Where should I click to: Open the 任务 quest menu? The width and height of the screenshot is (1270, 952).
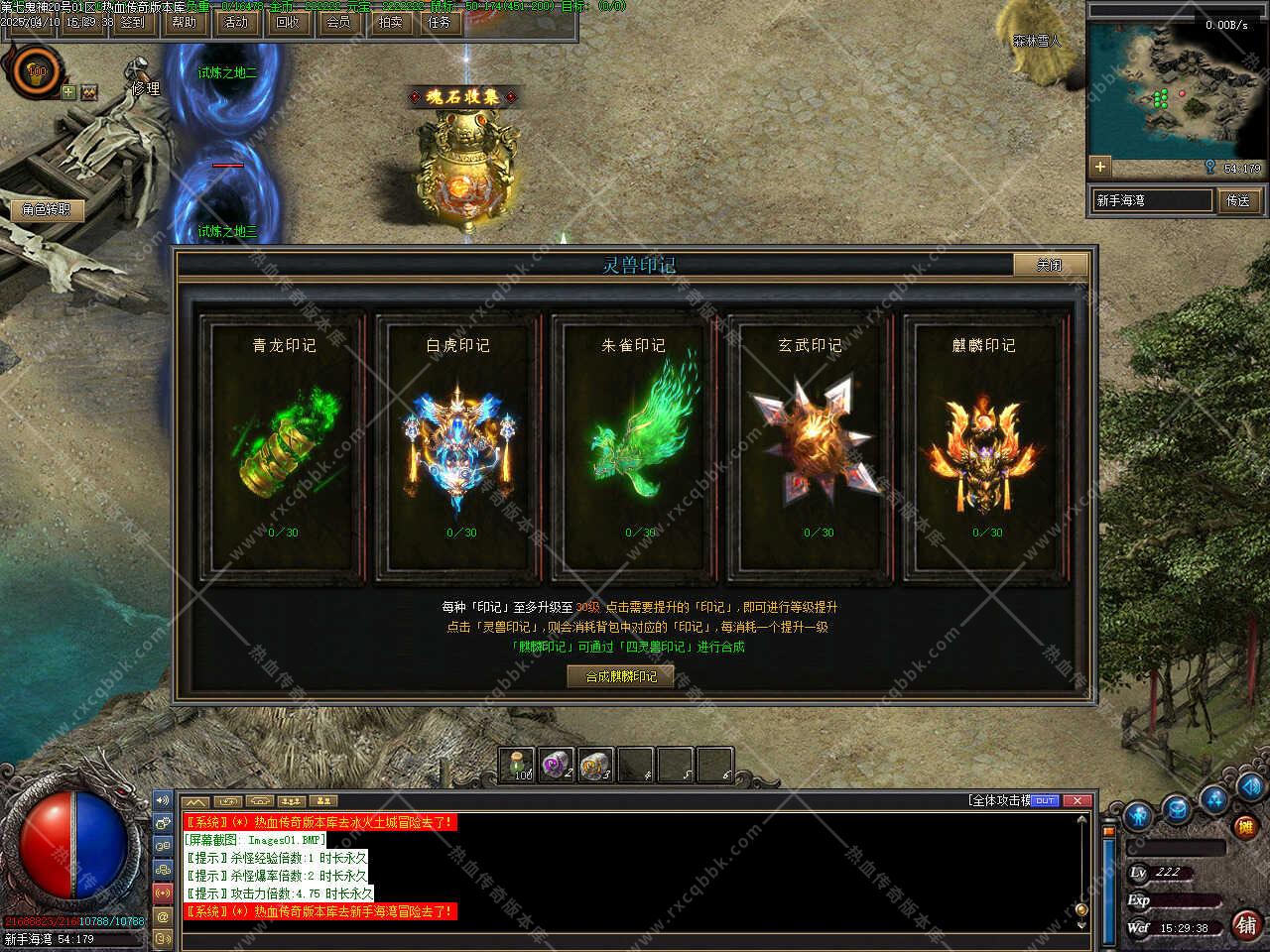click(440, 22)
